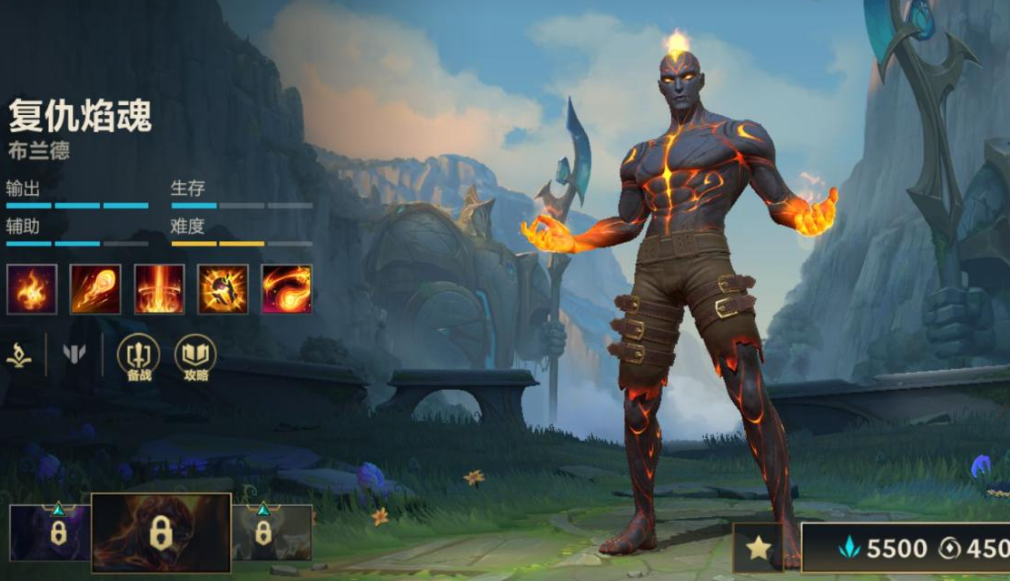This screenshot has width=1010, height=581.
Task: Click the gold star favorite button
Action: [x=759, y=547]
